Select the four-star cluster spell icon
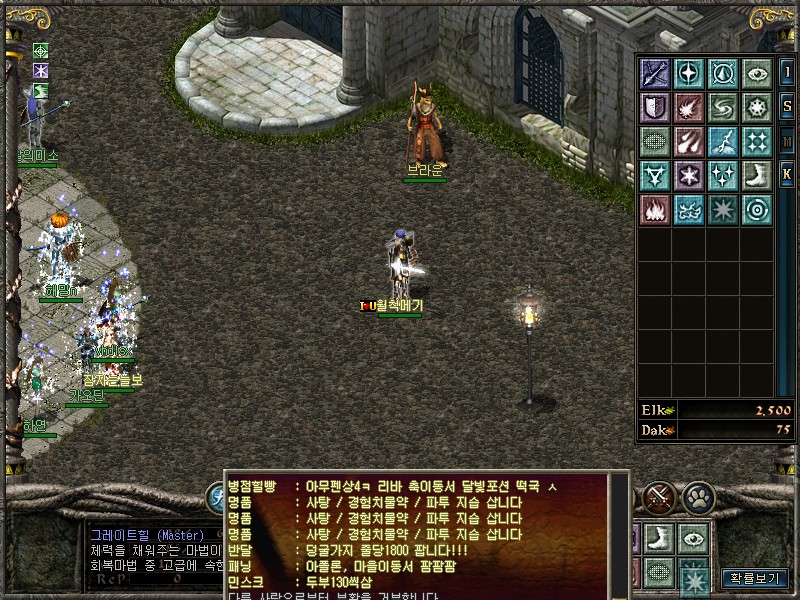The width and height of the screenshot is (800, 600). pos(757,141)
